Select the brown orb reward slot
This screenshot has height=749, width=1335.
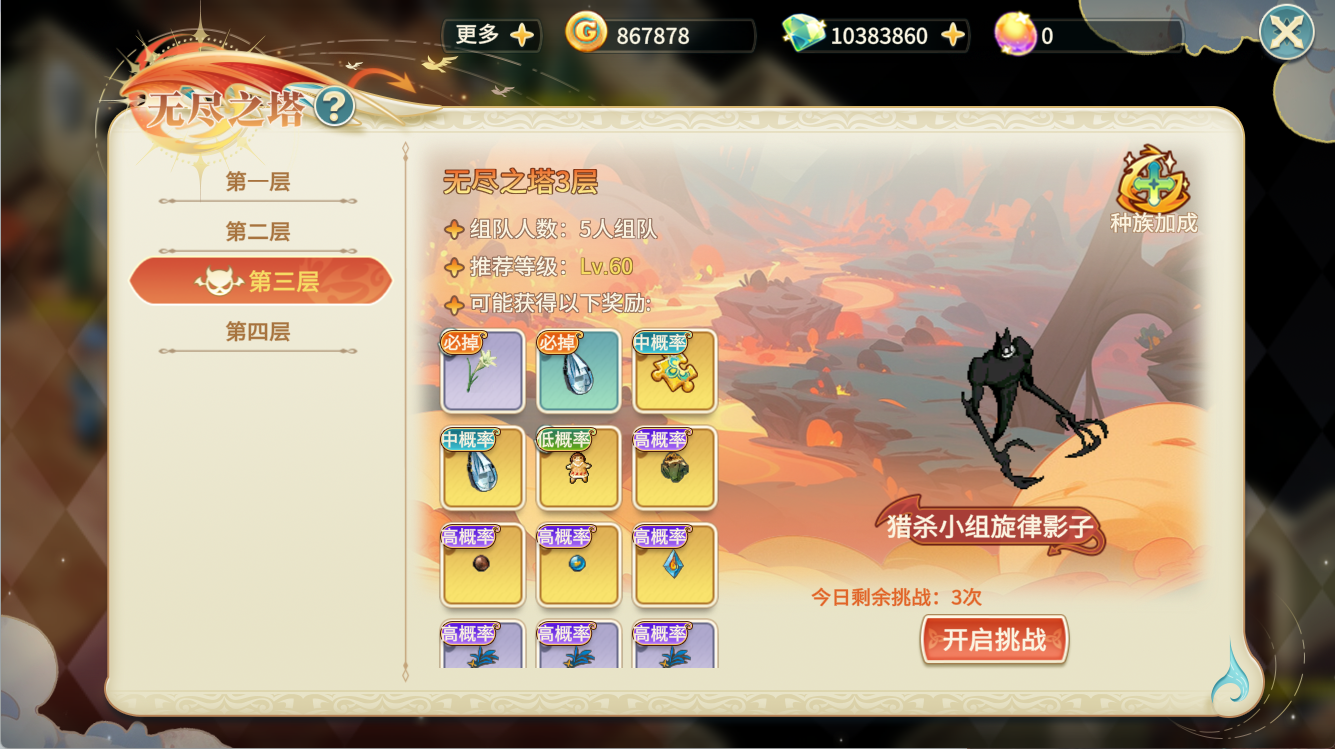pyautogui.click(x=483, y=565)
